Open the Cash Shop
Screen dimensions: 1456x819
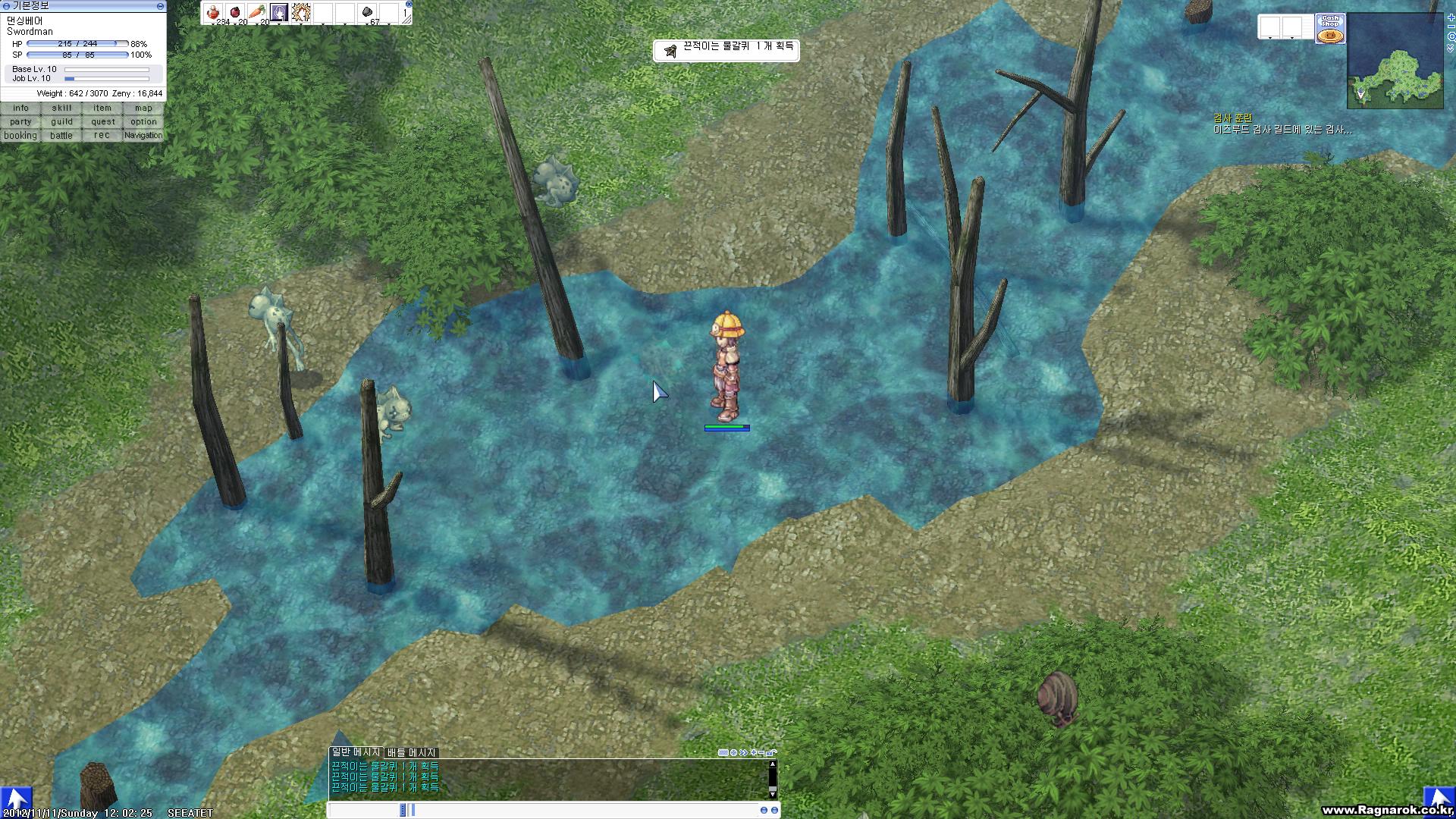tap(1330, 29)
